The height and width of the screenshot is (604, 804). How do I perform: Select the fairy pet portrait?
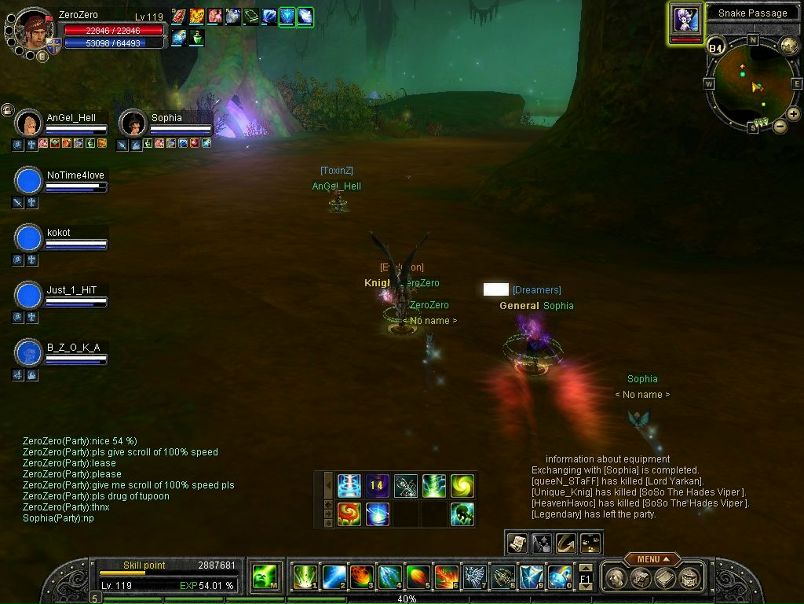click(686, 20)
